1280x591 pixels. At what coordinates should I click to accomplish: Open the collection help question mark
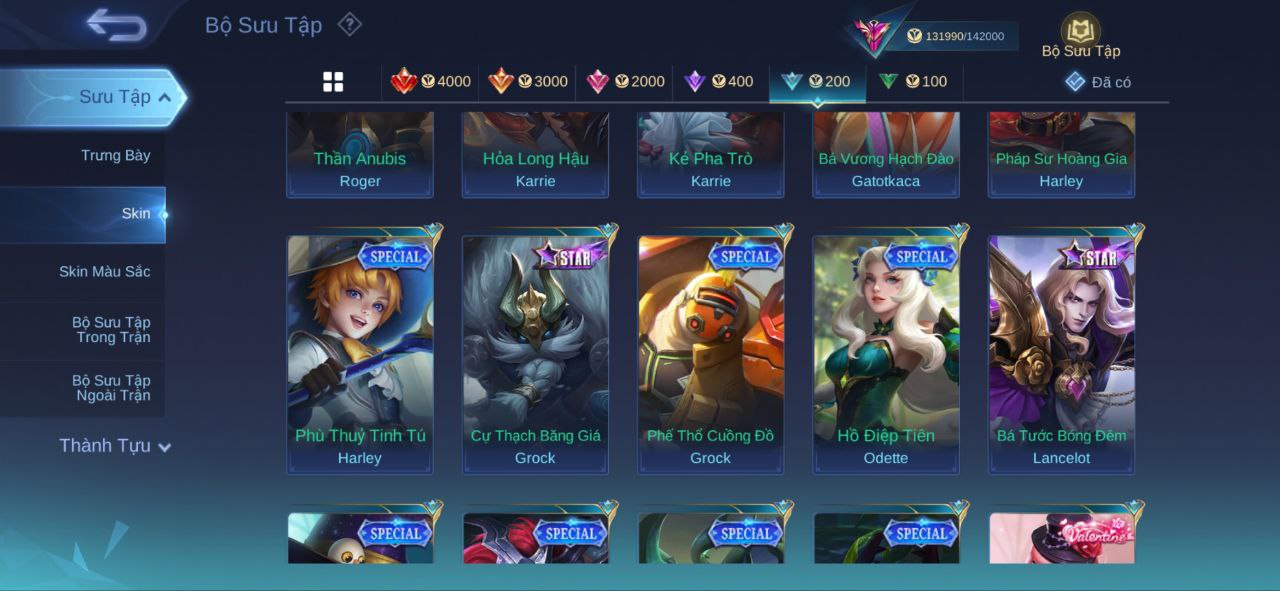pos(349,24)
